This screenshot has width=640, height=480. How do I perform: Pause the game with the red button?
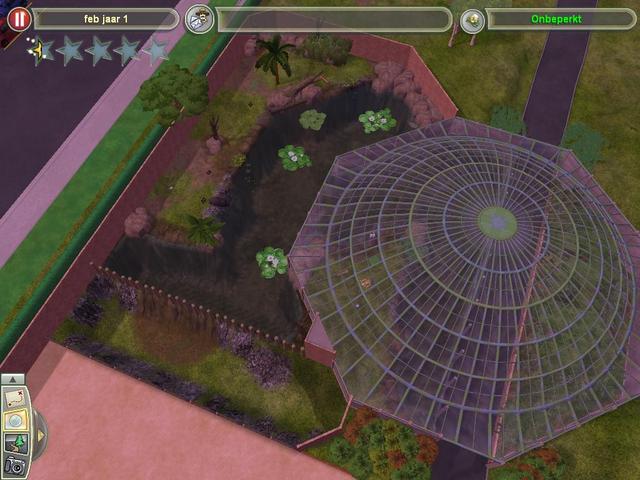pos(18,19)
